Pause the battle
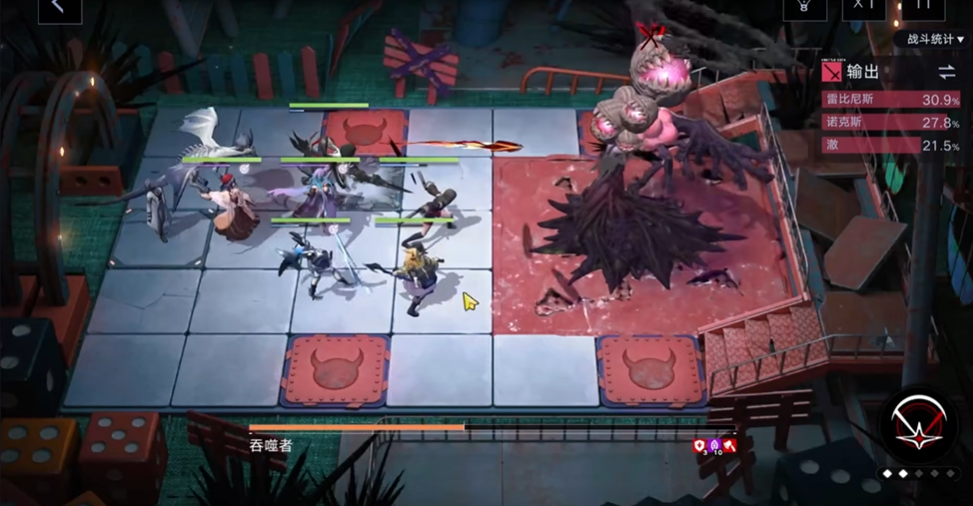The height and width of the screenshot is (506, 973). pos(922,7)
